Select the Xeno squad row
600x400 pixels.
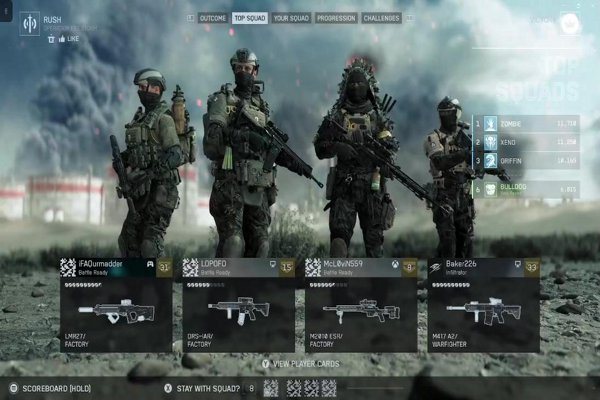tap(526, 142)
